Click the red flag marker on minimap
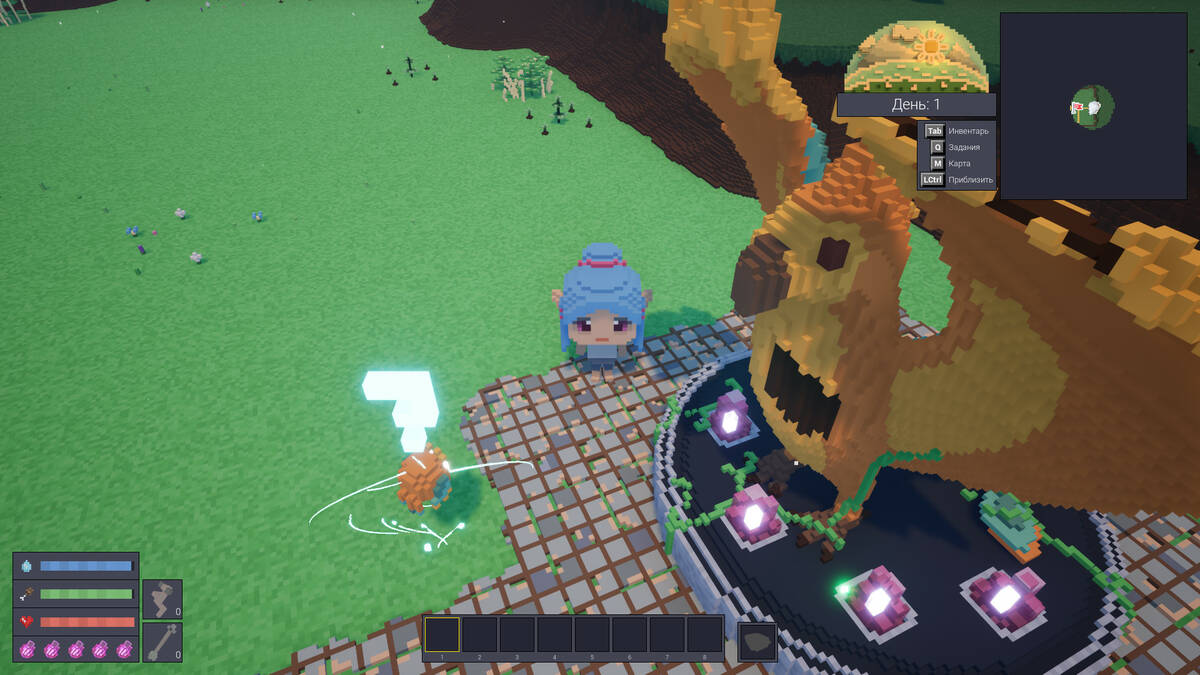The width and height of the screenshot is (1200, 675). coord(1078,108)
